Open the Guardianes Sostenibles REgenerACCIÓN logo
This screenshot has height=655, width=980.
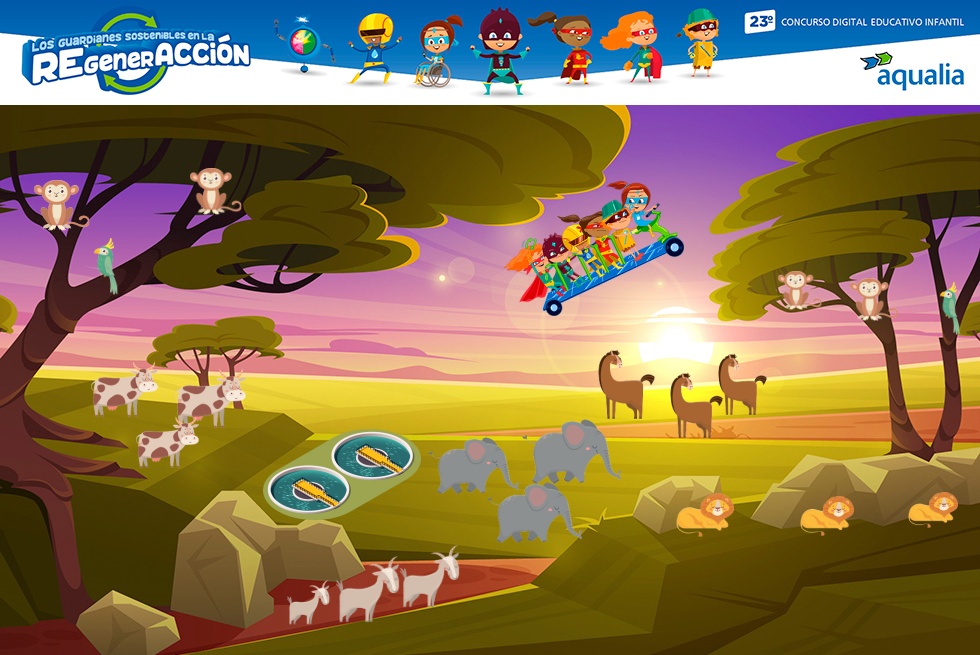tap(139, 55)
